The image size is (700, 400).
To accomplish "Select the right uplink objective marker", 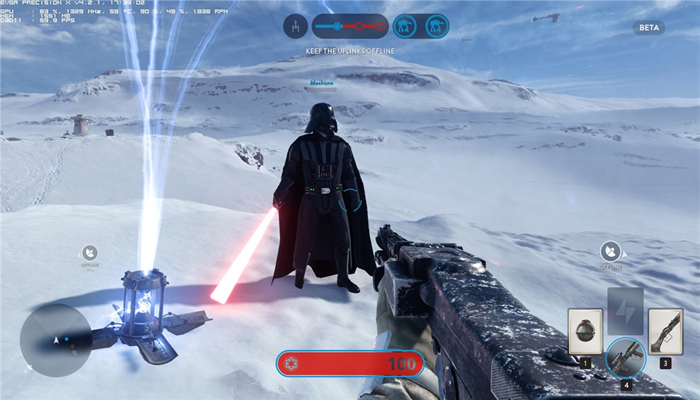I will [609, 252].
